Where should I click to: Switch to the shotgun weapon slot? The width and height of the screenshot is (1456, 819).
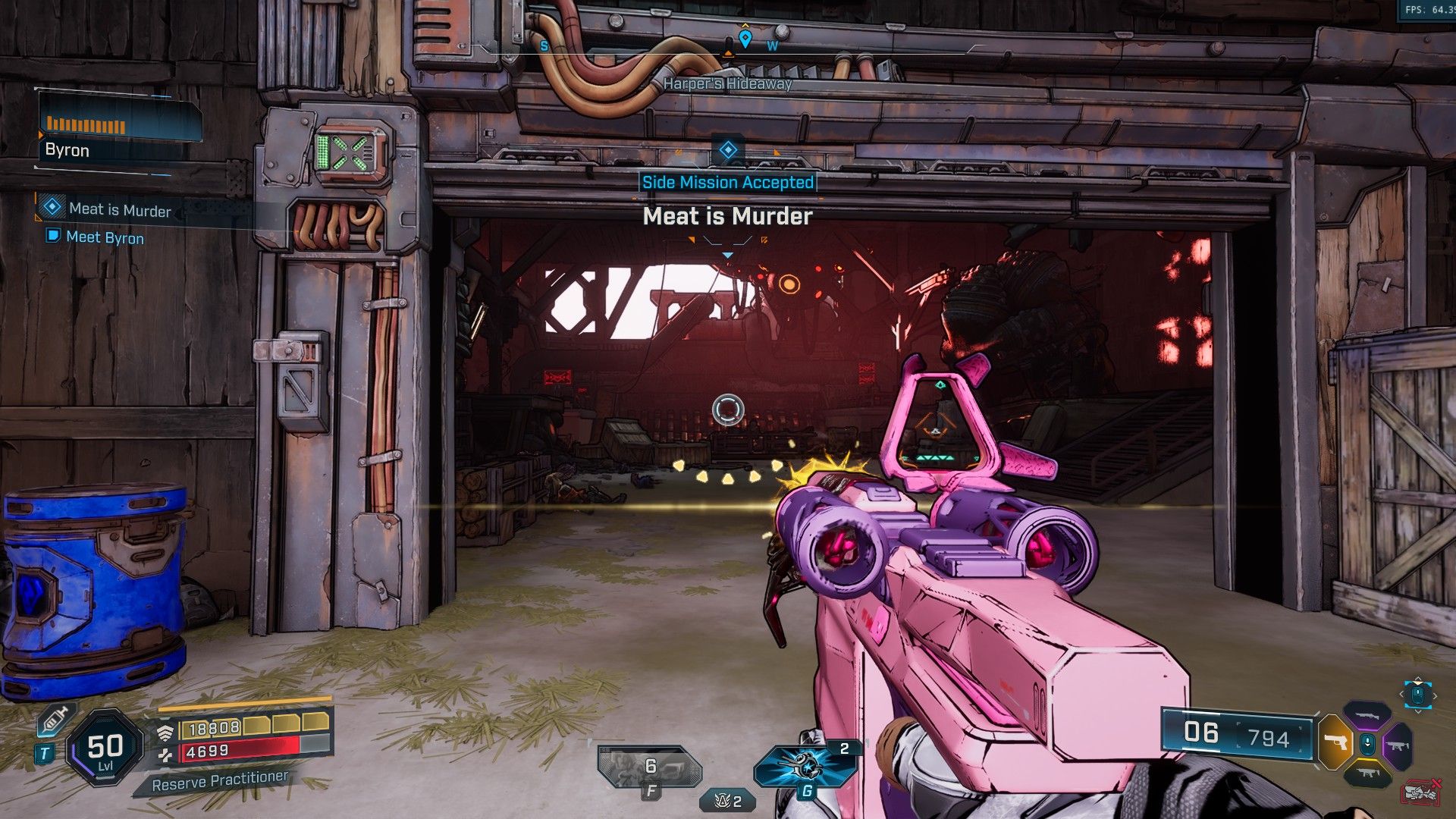(1367, 715)
